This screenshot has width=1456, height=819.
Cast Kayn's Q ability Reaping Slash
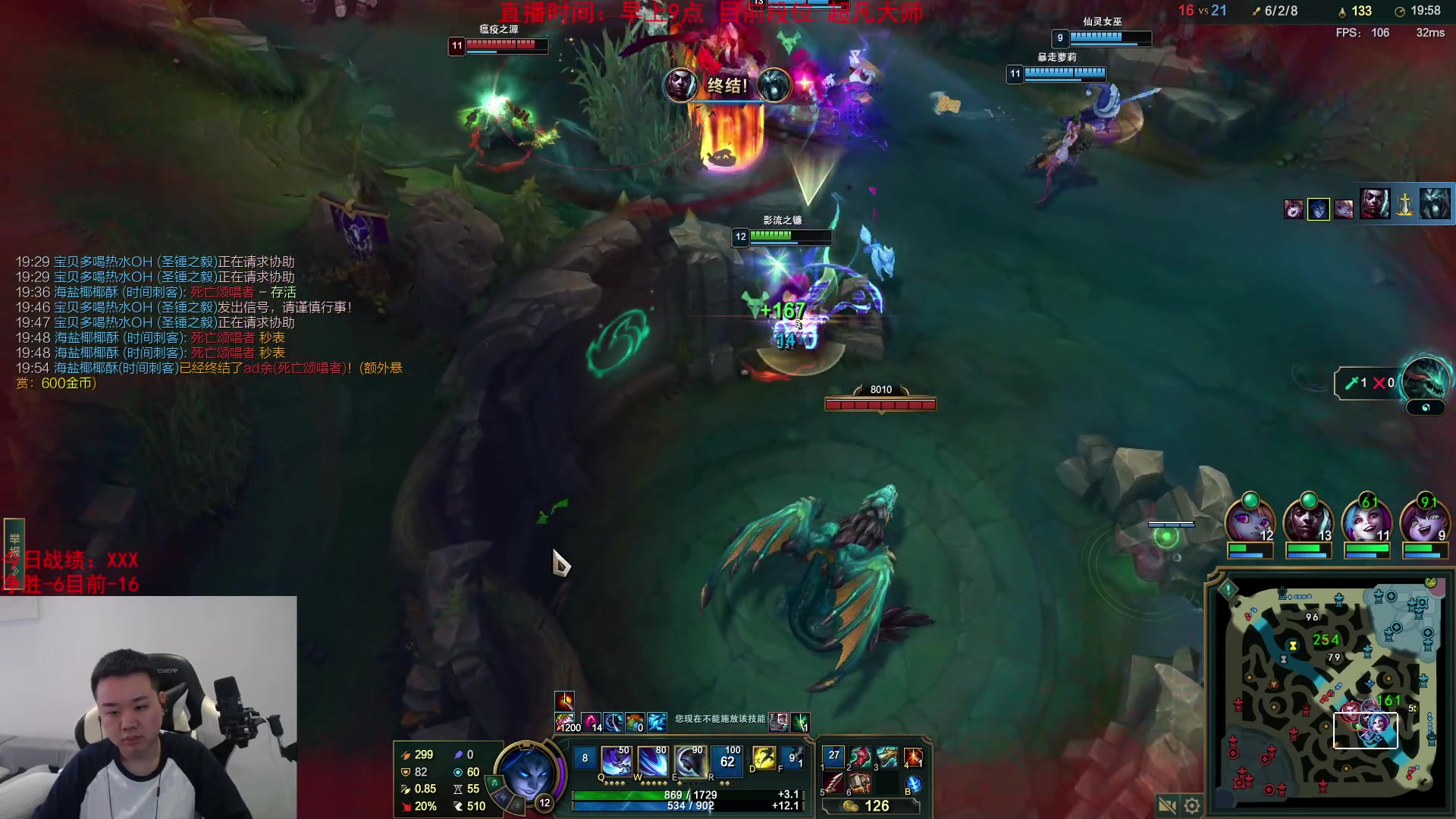[616, 761]
